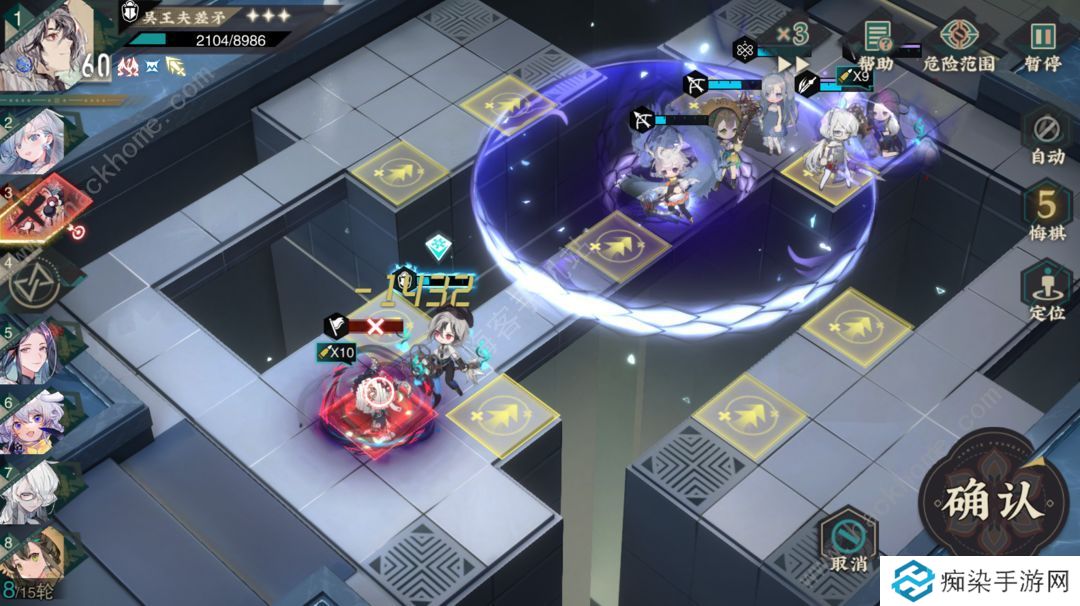
Task: Locate the active unit with 定位
Action: pos(1047,293)
